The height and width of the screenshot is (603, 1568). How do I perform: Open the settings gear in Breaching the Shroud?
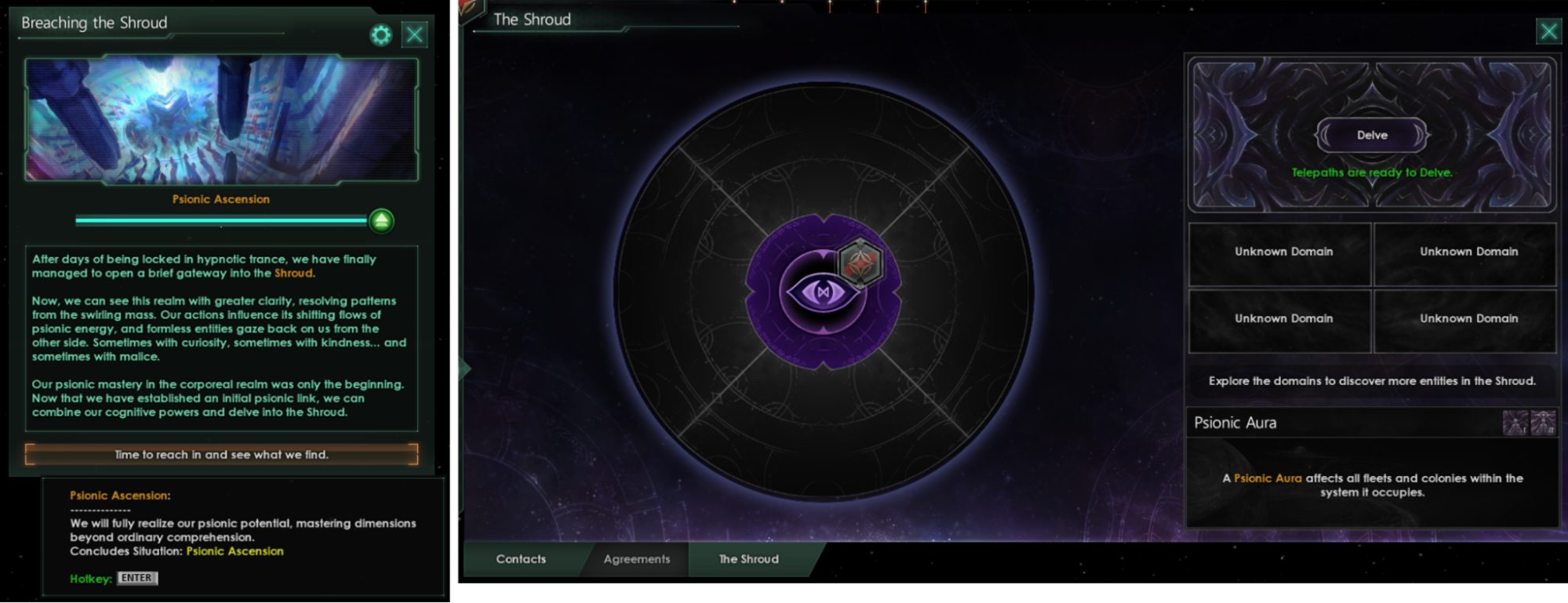click(x=381, y=35)
